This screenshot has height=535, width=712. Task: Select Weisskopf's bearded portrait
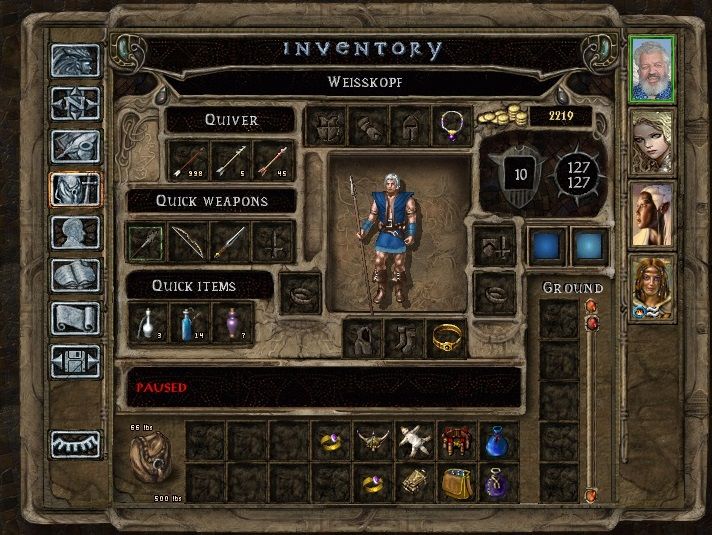652,68
